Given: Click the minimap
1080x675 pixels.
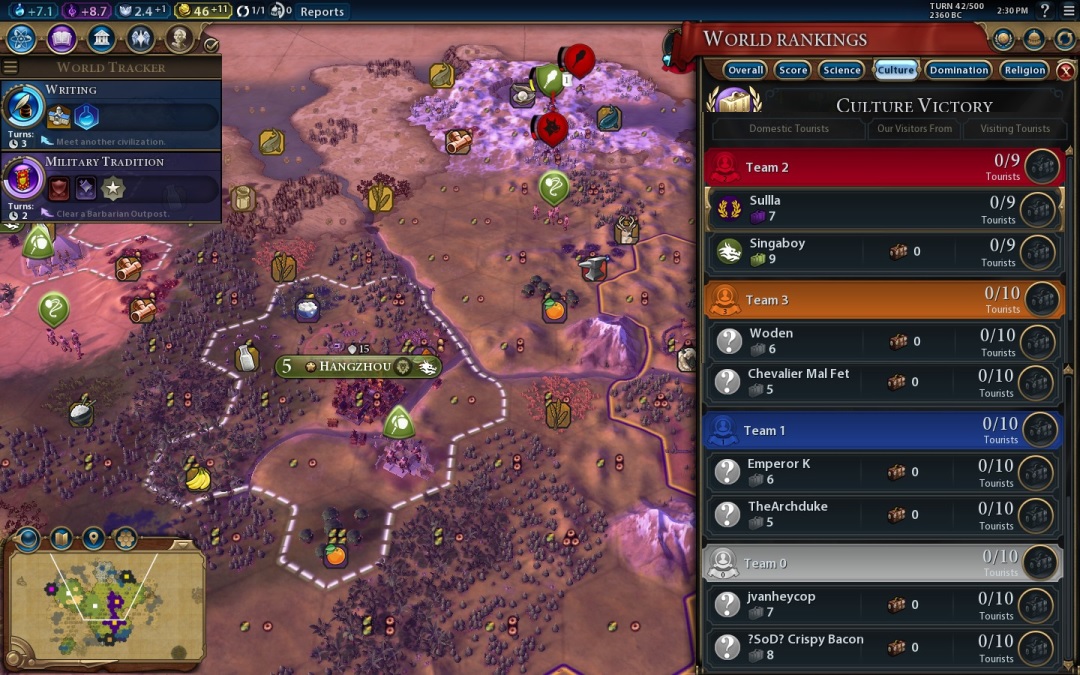Looking at the screenshot, I should 105,605.
